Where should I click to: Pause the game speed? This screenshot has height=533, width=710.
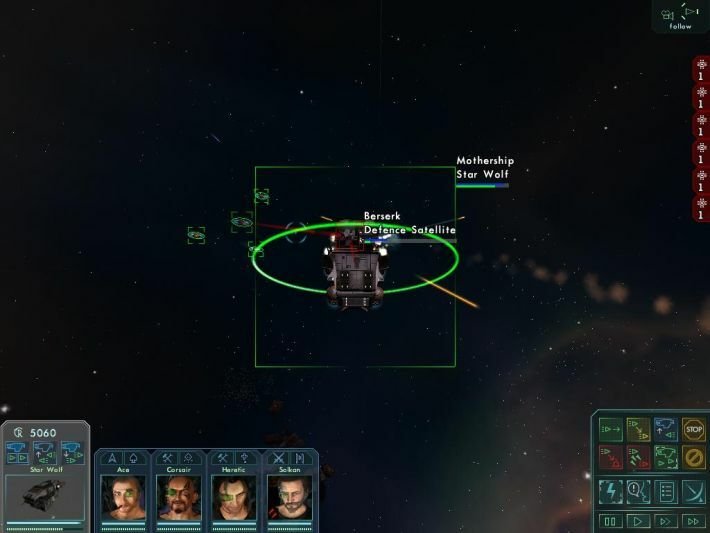(610, 521)
